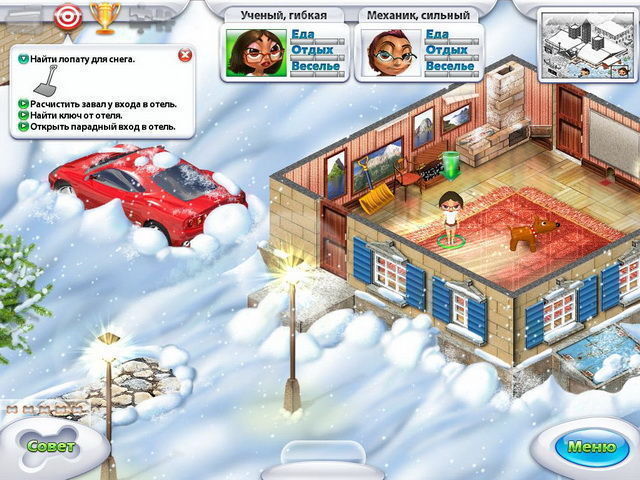Open the gold trophy achievements icon
The height and width of the screenshot is (480, 640).
[x=102, y=15]
